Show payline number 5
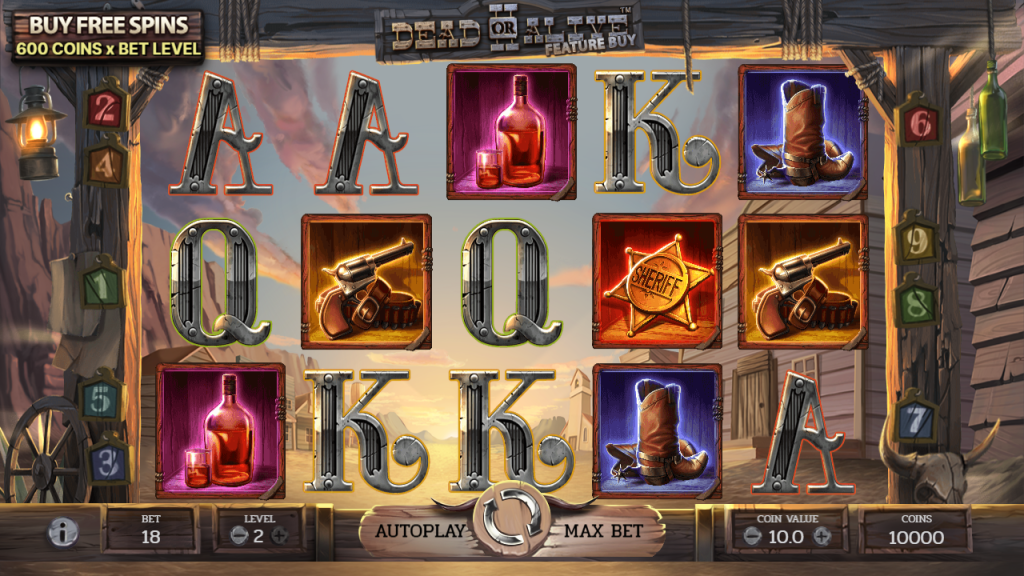This screenshot has width=1024, height=576. pos(100,400)
